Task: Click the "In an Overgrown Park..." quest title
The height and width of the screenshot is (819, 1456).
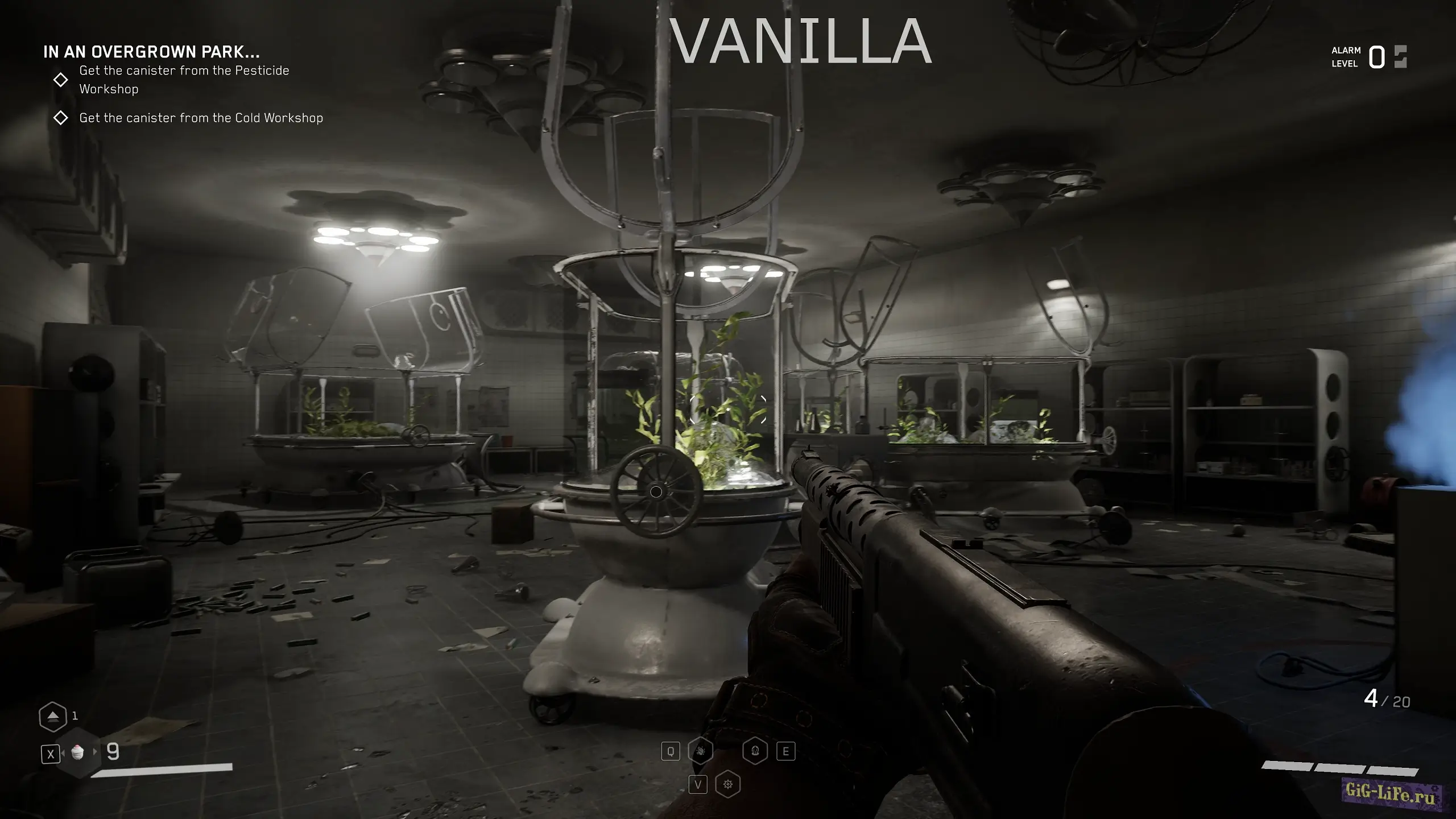Action: click(x=151, y=52)
